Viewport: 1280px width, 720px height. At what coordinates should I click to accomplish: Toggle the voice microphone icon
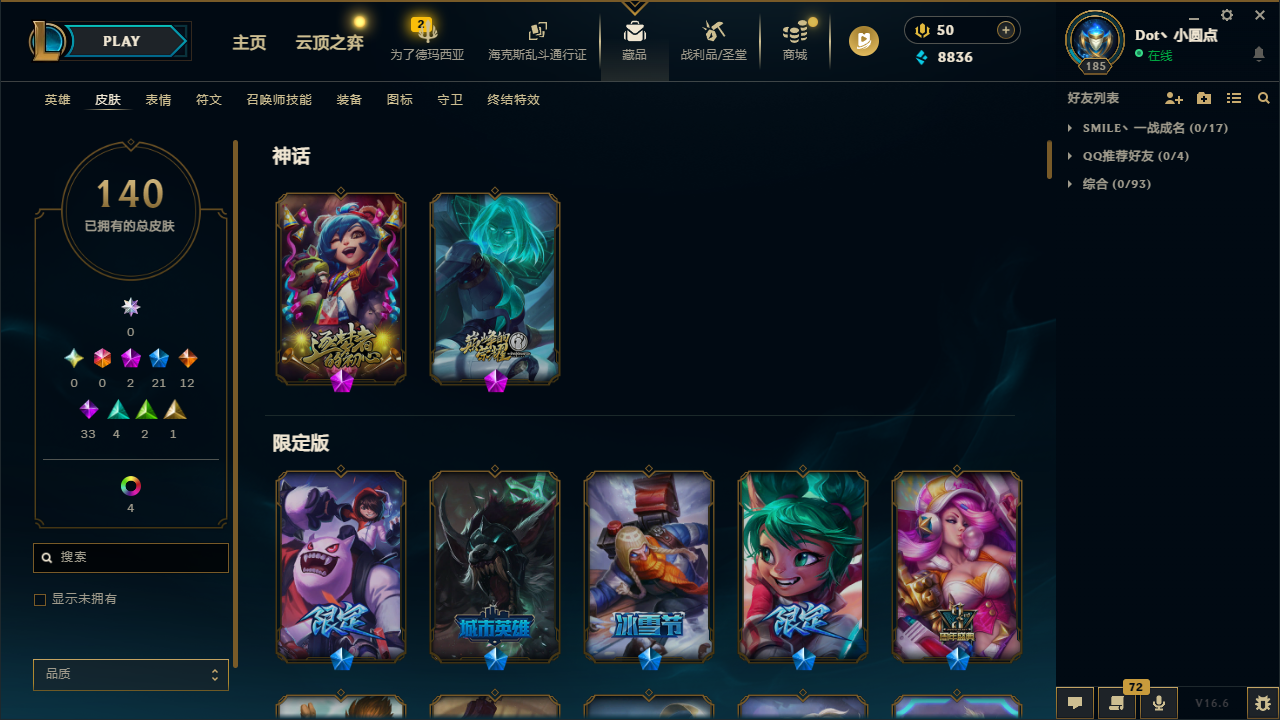point(1159,703)
